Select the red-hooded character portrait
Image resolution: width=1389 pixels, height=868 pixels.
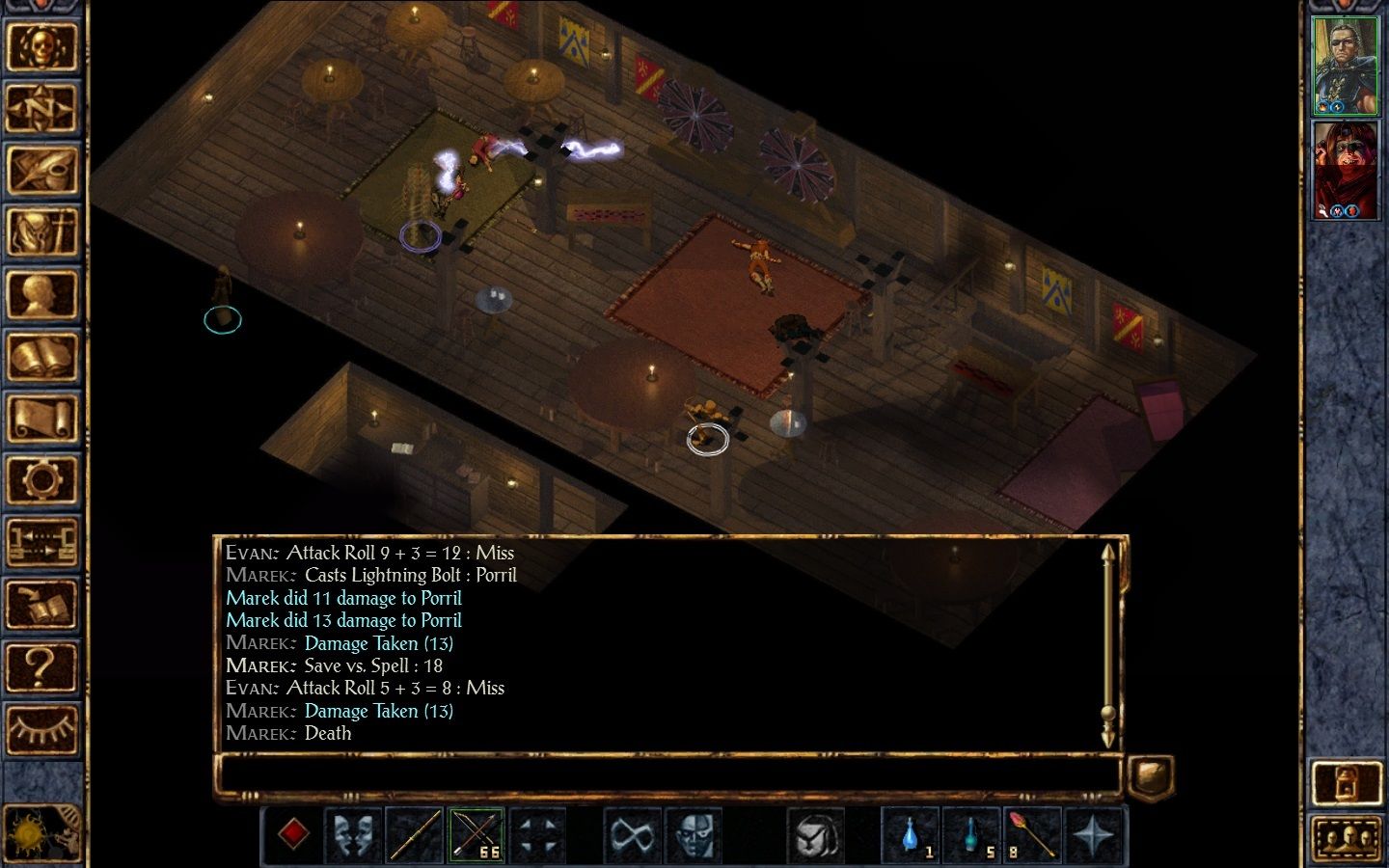(x=1345, y=171)
